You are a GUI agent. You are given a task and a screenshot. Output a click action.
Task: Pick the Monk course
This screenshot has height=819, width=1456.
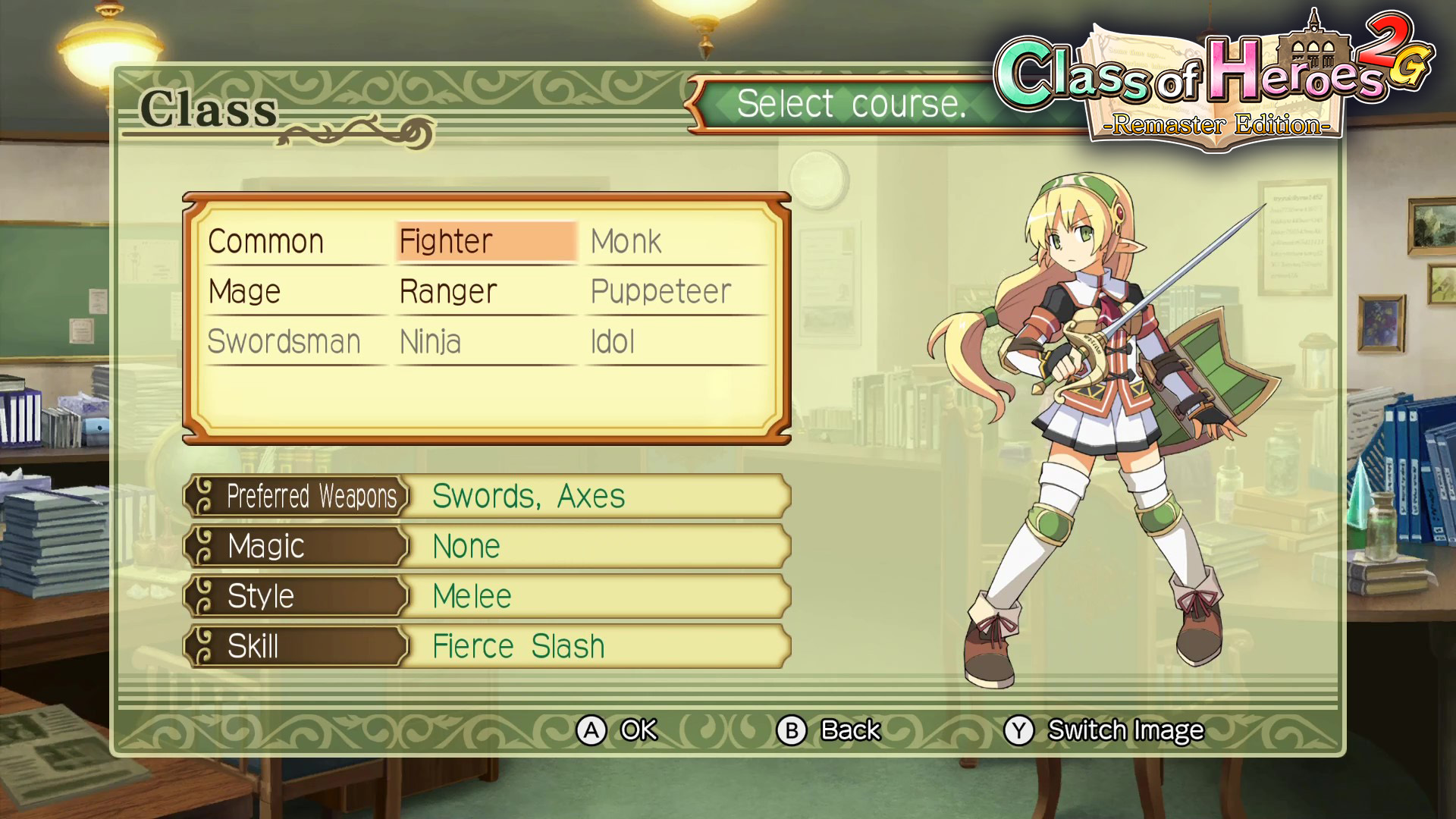click(x=626, y=242)
